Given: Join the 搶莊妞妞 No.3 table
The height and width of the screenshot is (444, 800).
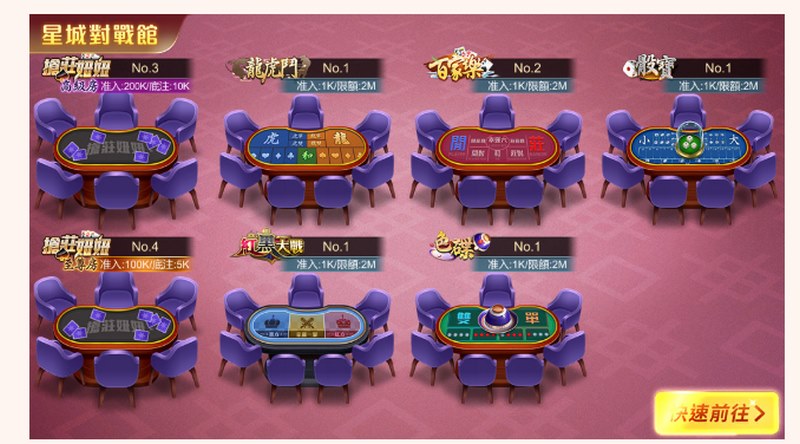Looking at the screenshot, I should [x=116, y=147].
